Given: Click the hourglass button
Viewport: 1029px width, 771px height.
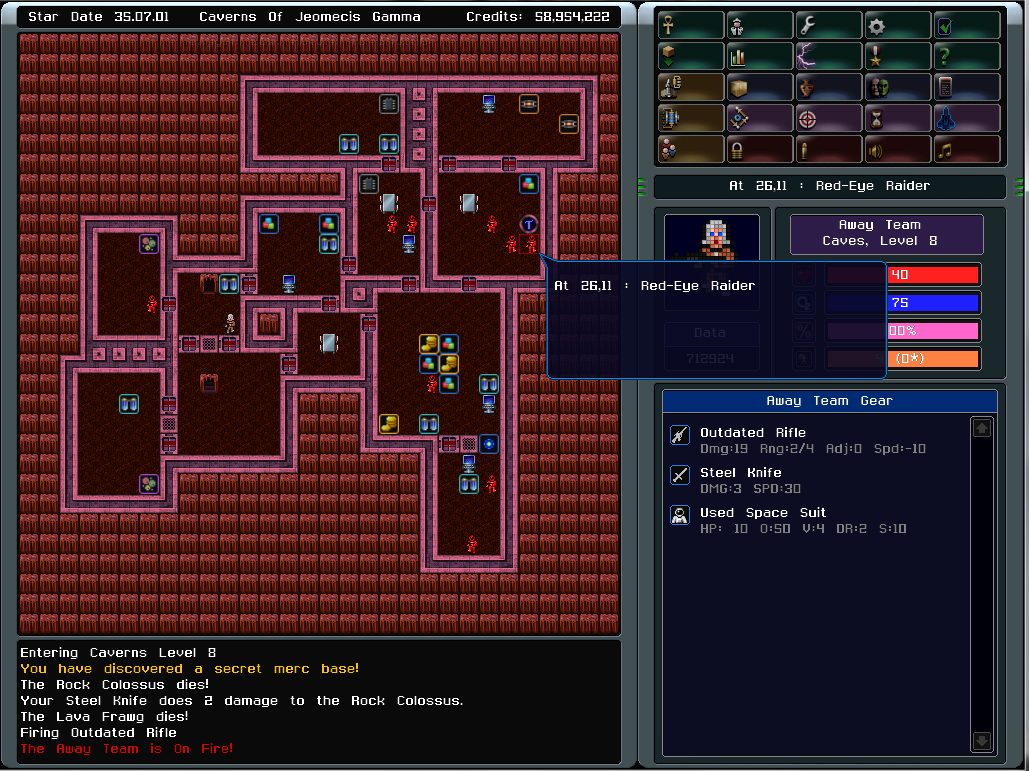Looking at the screenshot, I should pos(898,119).
